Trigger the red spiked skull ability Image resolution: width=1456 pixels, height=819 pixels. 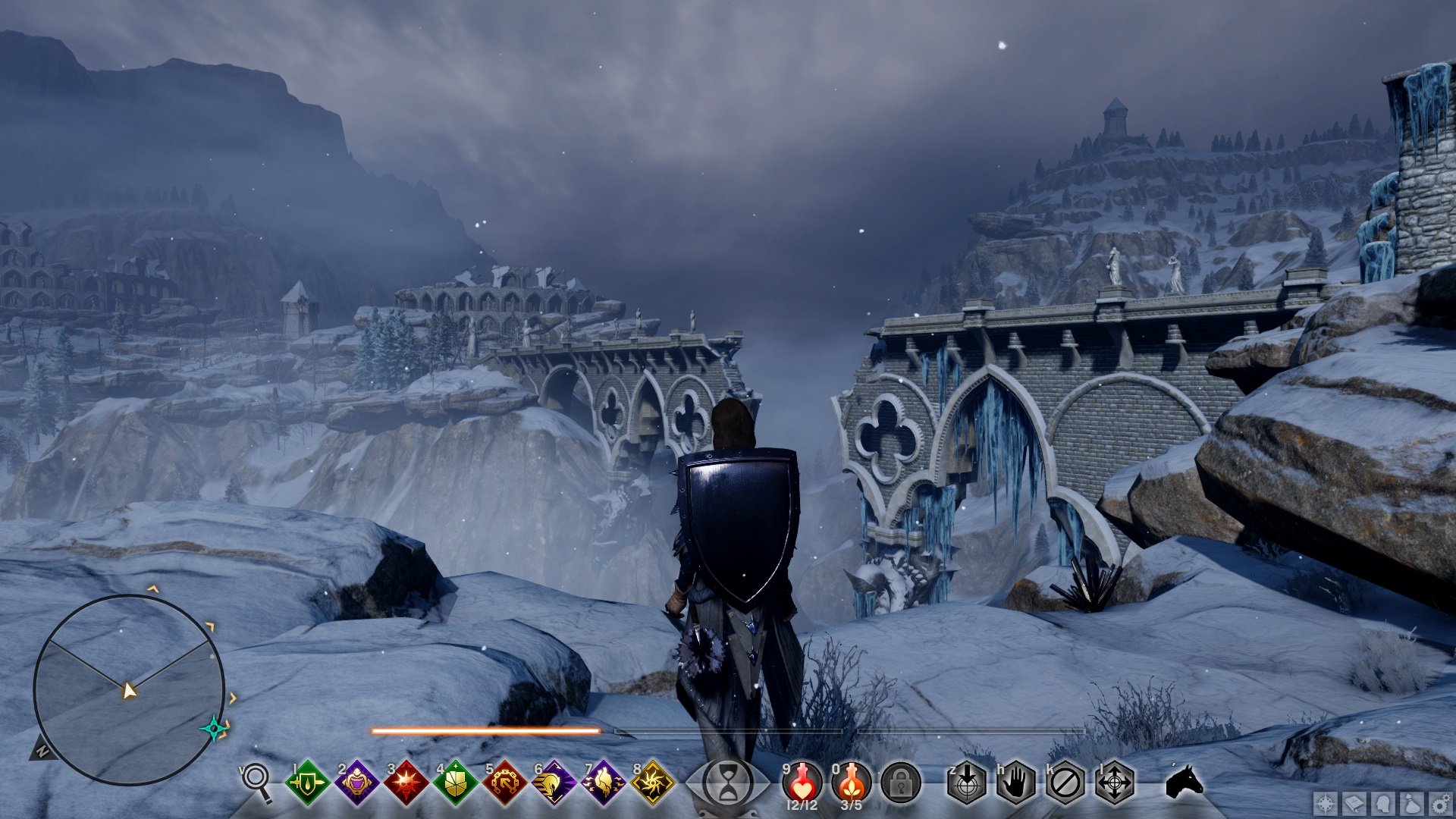(406, 783)
